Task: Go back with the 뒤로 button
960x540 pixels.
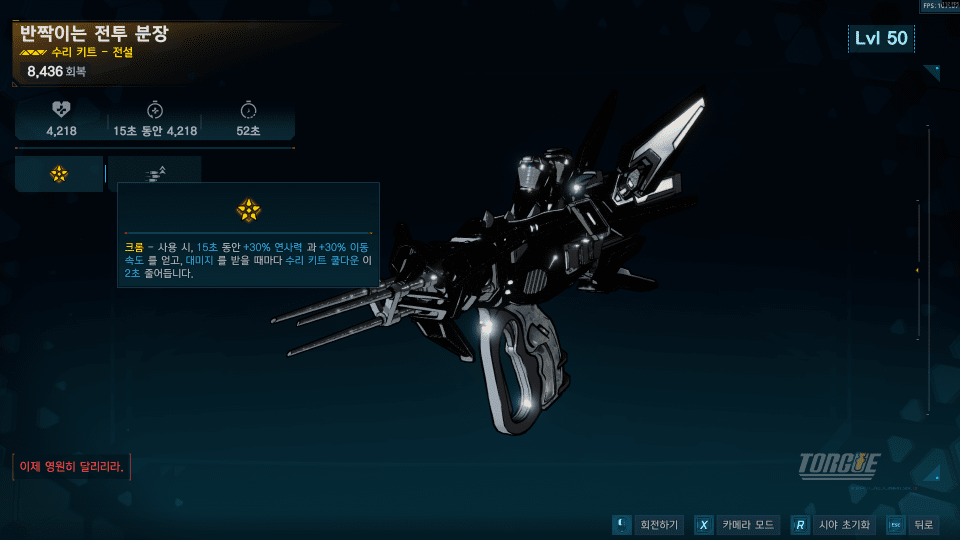Action: coord(912,525)
